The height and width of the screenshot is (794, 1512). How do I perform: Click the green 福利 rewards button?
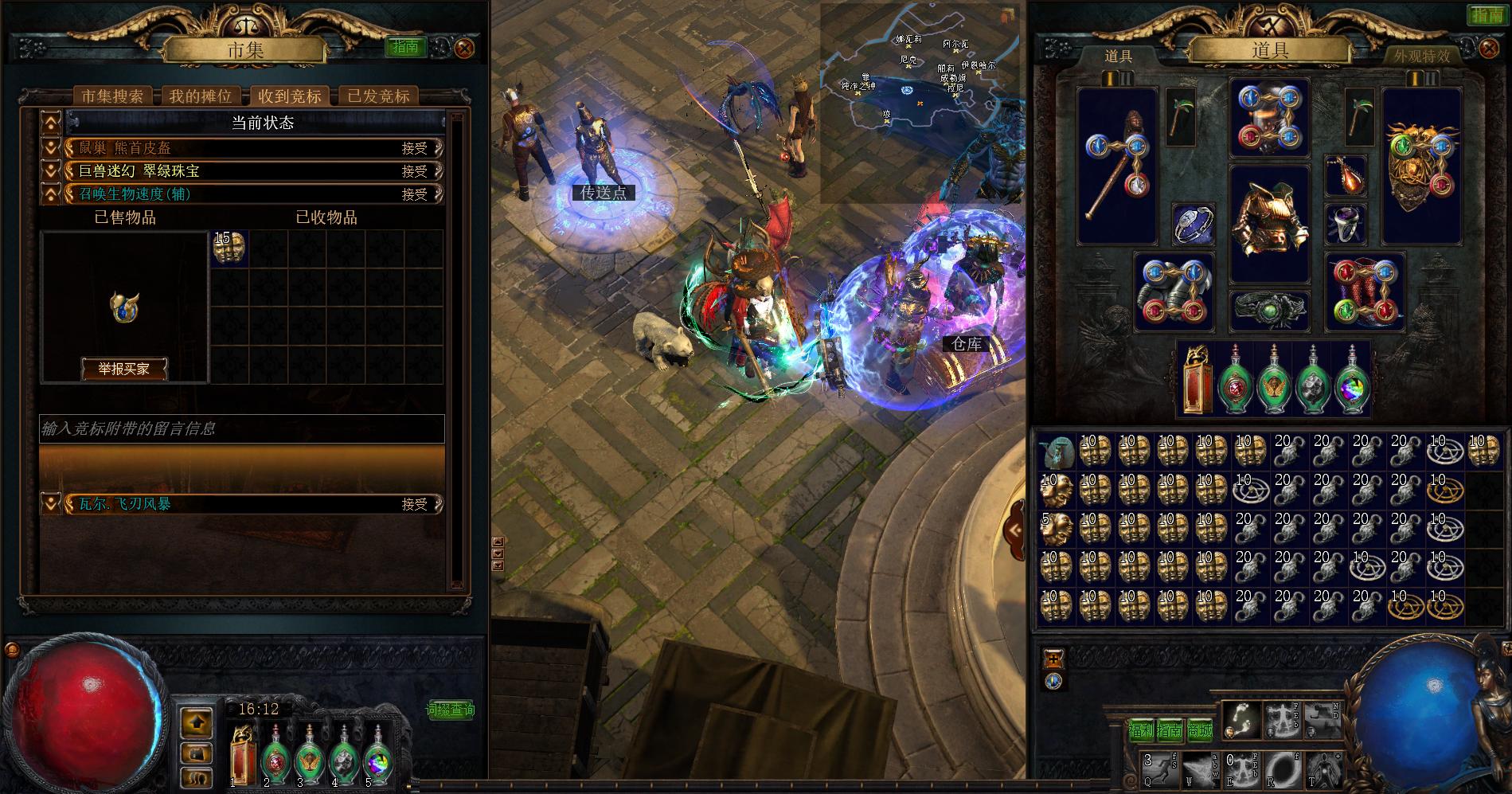click(x=1141, y=730)
